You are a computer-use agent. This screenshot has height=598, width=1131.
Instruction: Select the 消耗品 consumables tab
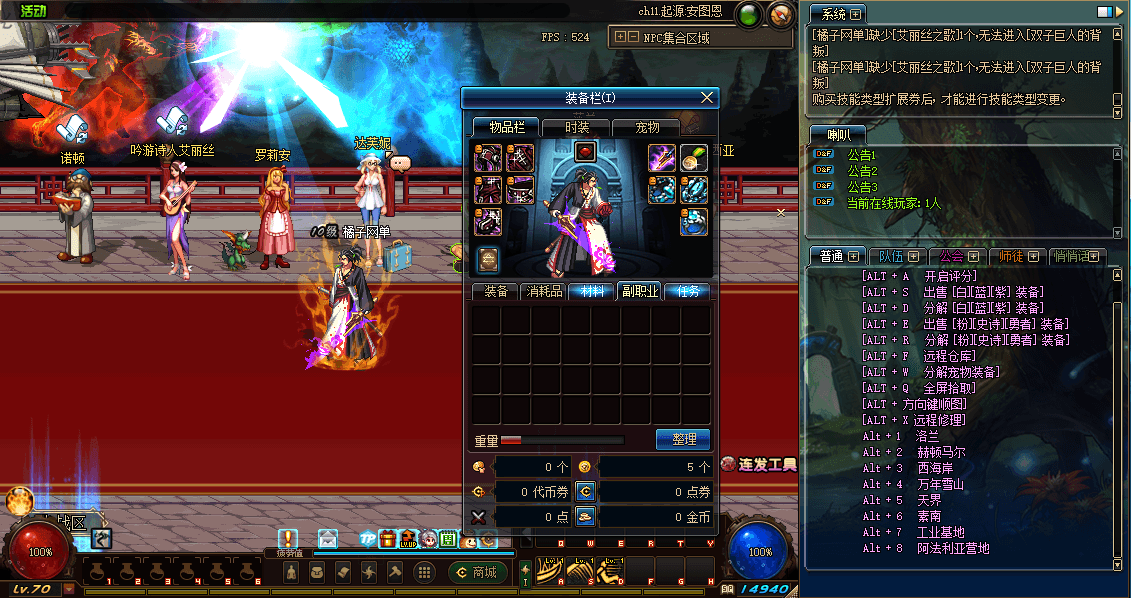pos(544,291)
